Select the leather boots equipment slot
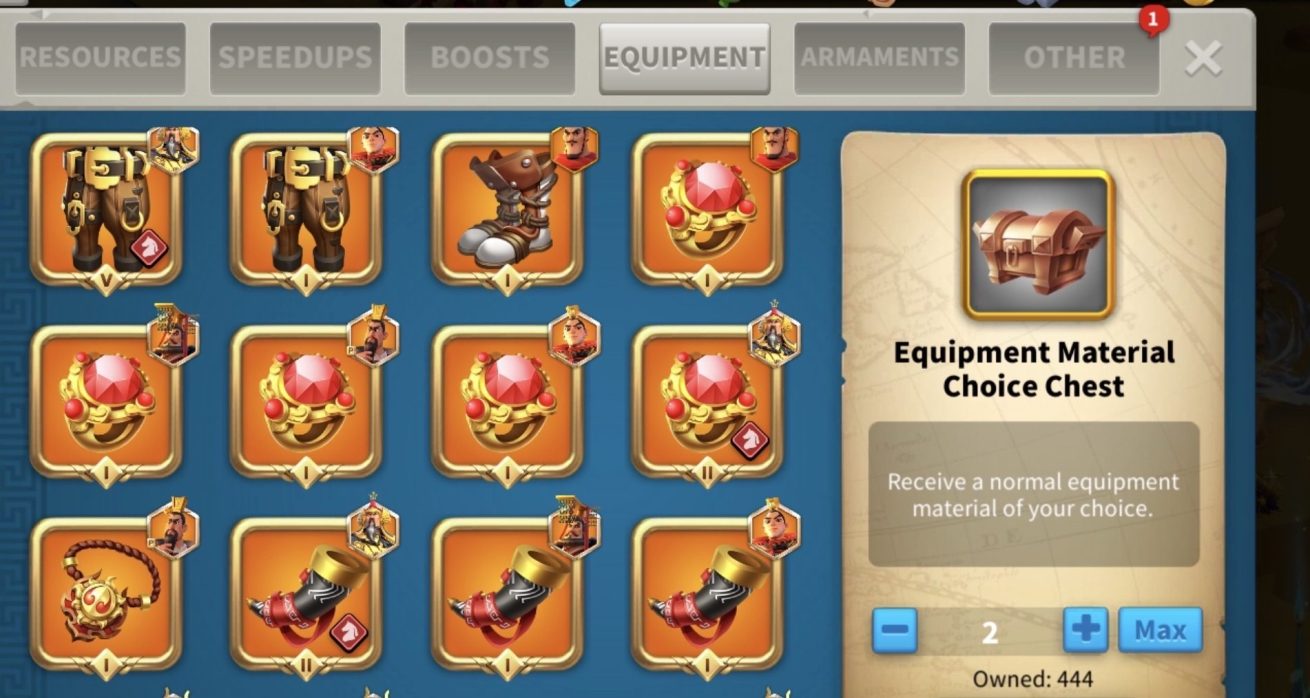Screen dimensions: 1310x698 pyautogui.click(x=507, y=209)
